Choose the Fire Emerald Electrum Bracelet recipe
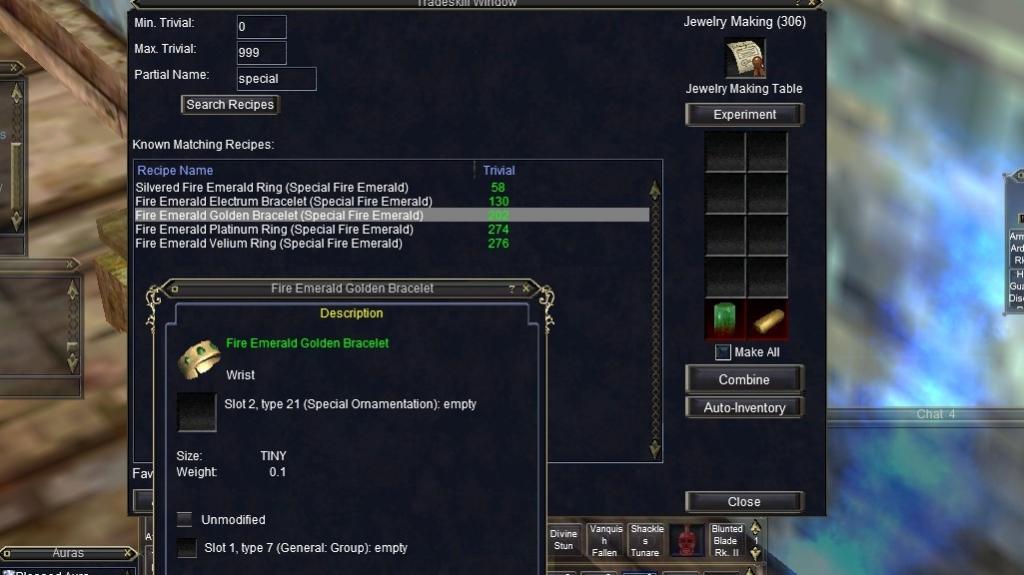The width and height of the screenshot is (1024, 575). 278,202
